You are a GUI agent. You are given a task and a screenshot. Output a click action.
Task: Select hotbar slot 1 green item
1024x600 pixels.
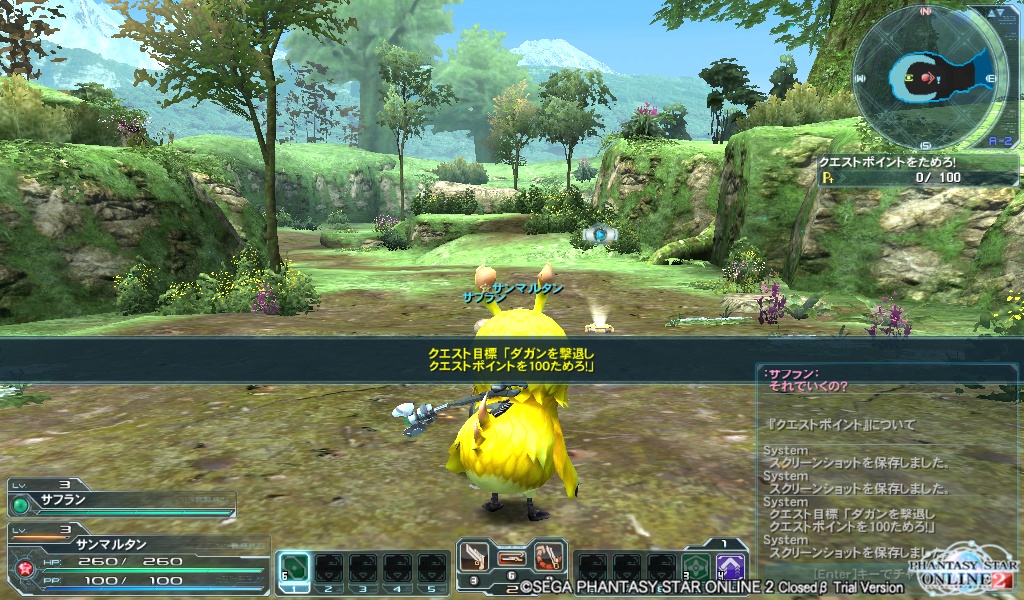pos(292,569)
